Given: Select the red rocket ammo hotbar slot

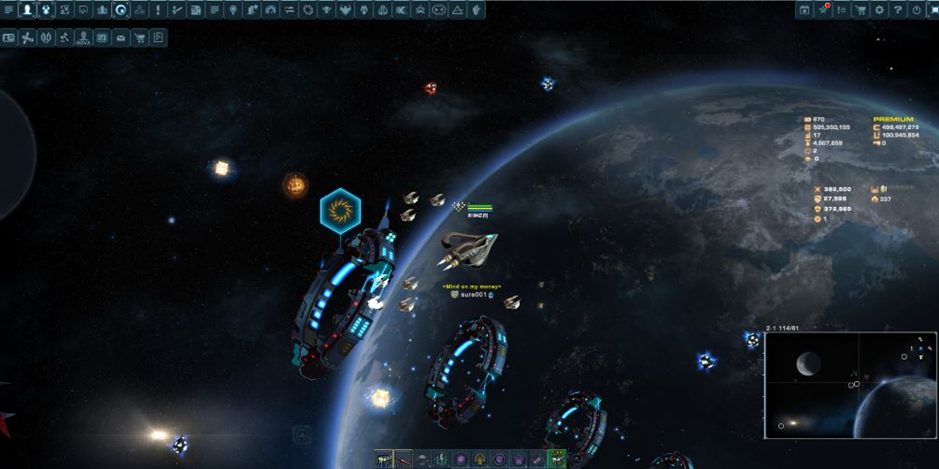Looking at the screenshot, I should (403, 460).
